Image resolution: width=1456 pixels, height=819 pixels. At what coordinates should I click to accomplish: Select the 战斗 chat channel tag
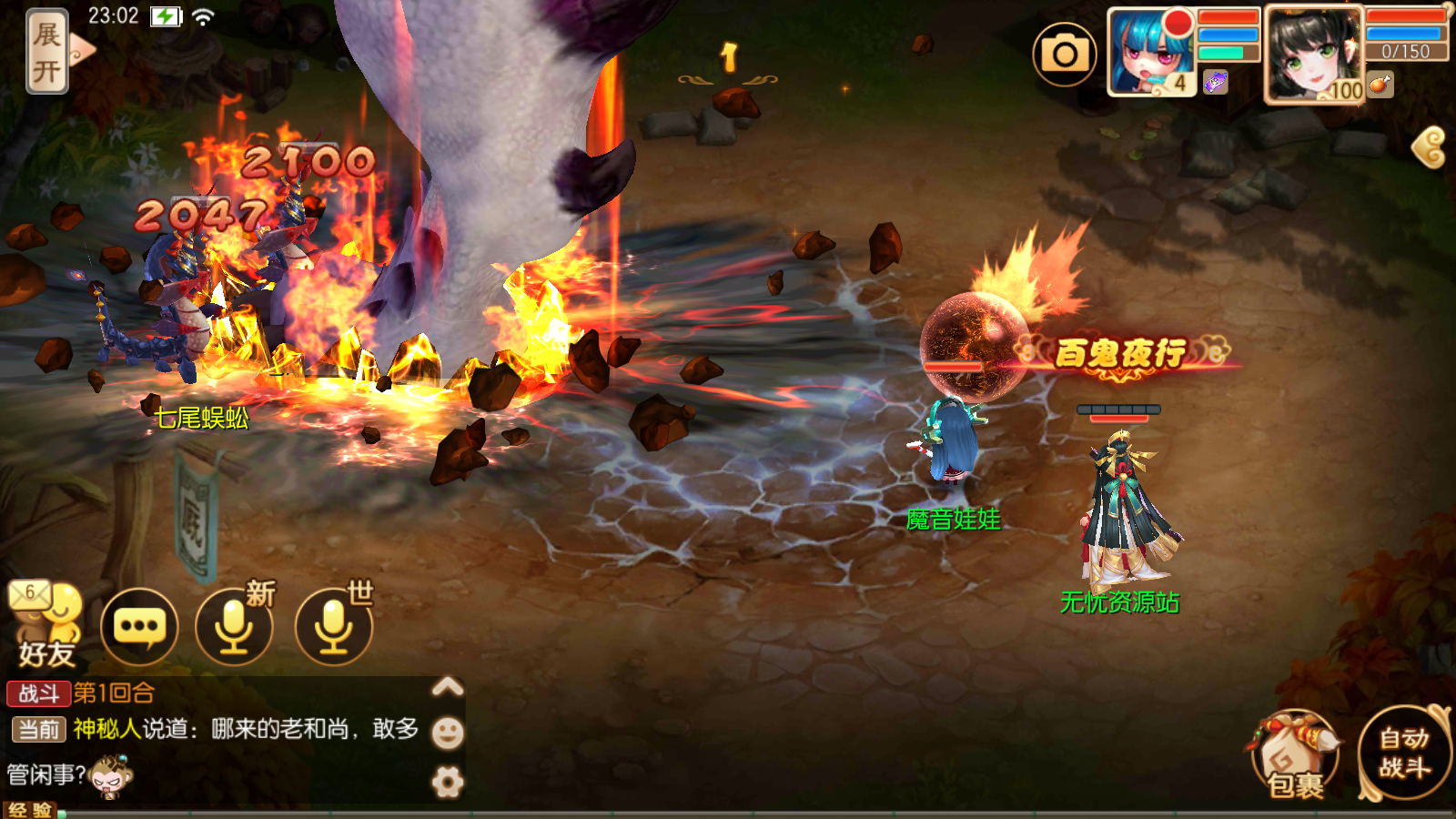tap(38, 693)
